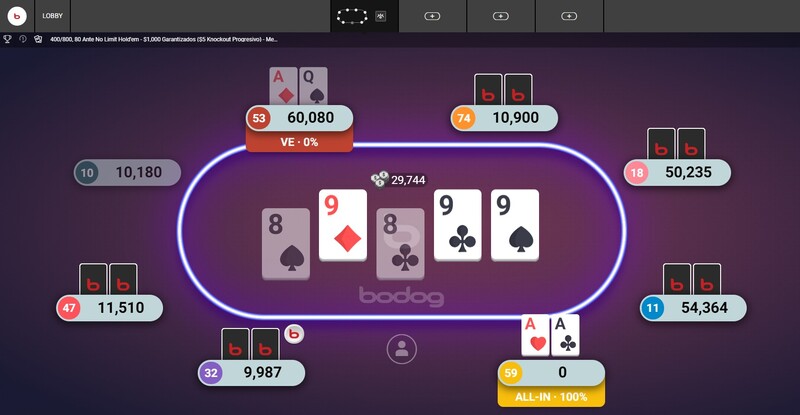Show tournament info via exclamation icon
Viewport: 800px width, 415px height.
(22, 39)
